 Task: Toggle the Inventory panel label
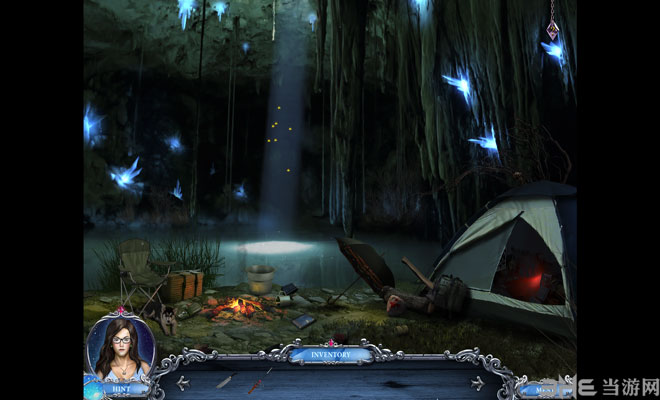pyautogui.click(x=330, y=353)
